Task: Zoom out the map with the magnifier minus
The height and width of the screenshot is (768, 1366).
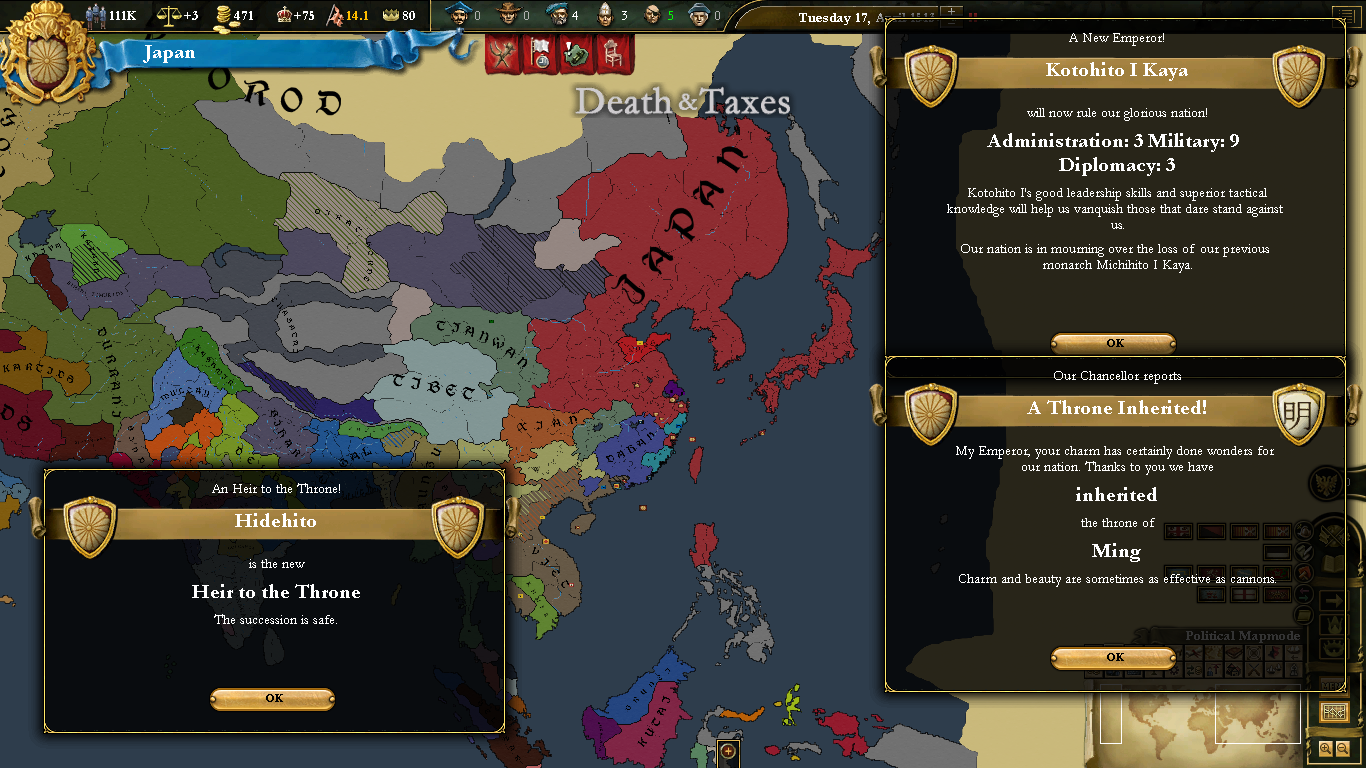Action: tap(1342, 748)
